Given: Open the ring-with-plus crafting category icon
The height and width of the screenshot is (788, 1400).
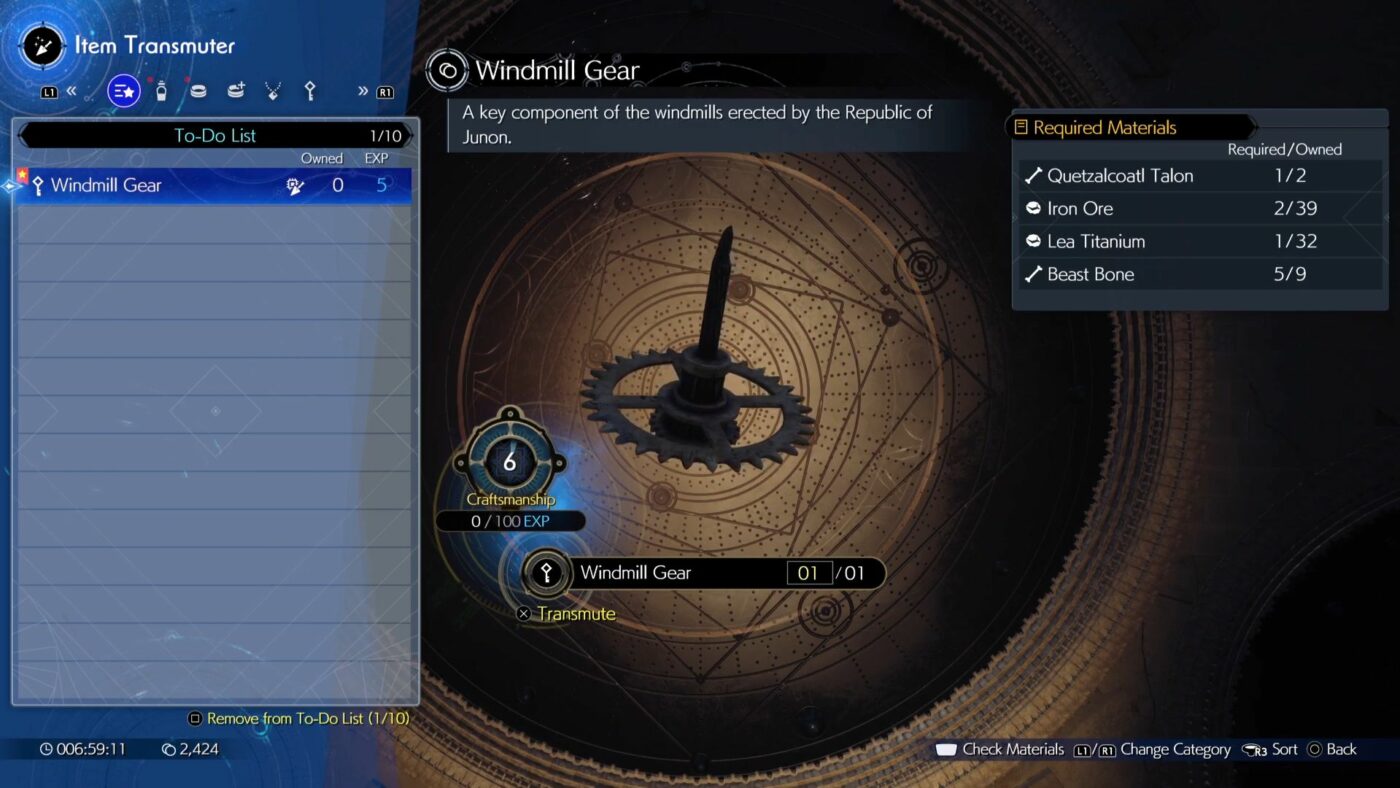Looking at the screenshot, I should (x=235, y=90).
